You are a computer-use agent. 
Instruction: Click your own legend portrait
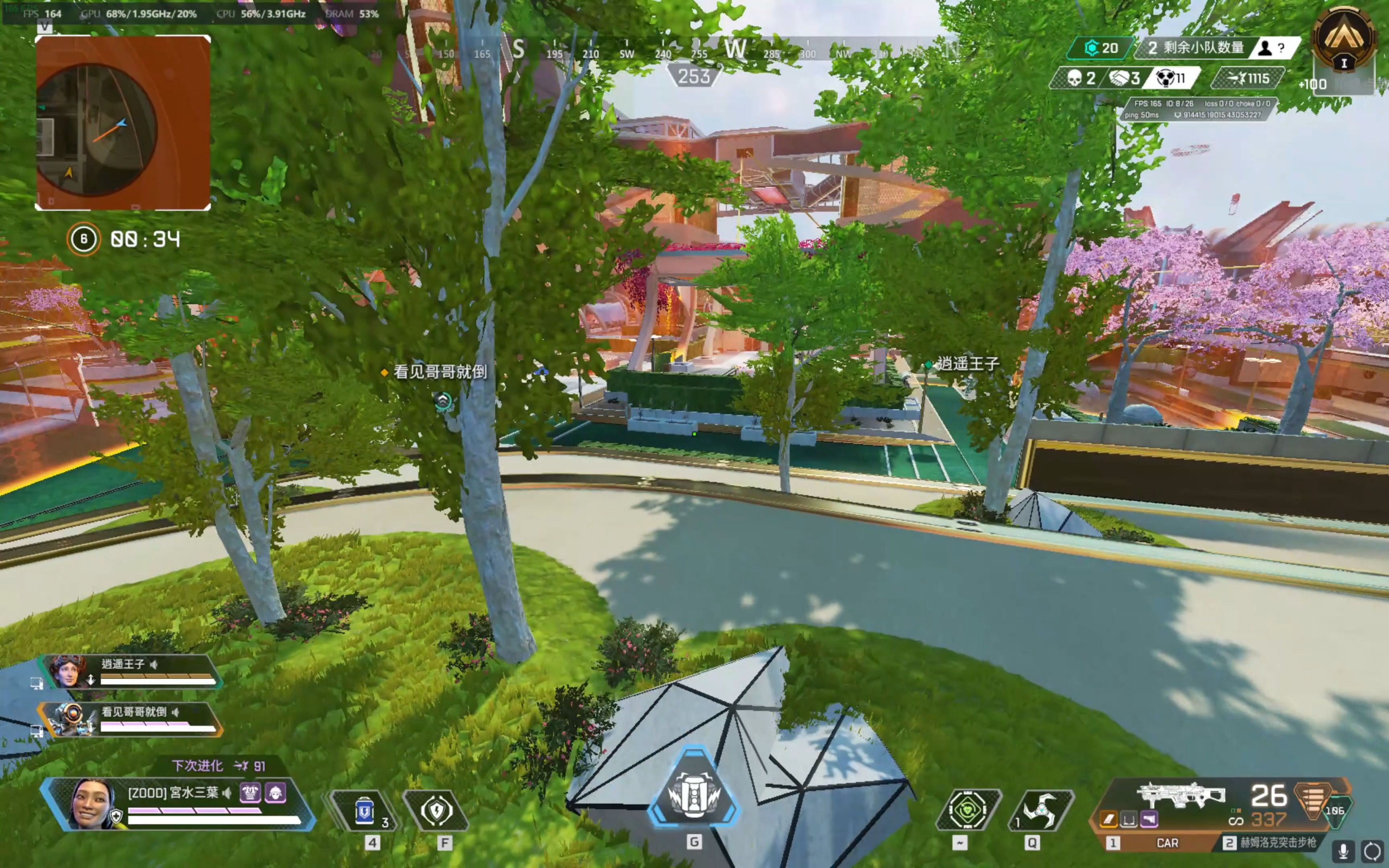(92, 804)
